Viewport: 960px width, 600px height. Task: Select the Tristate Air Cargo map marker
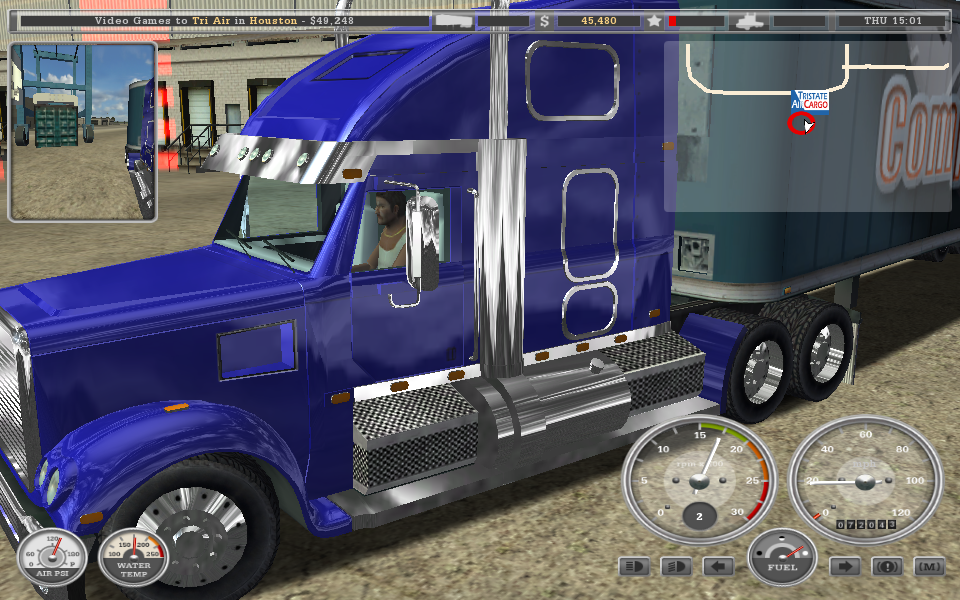811,101
